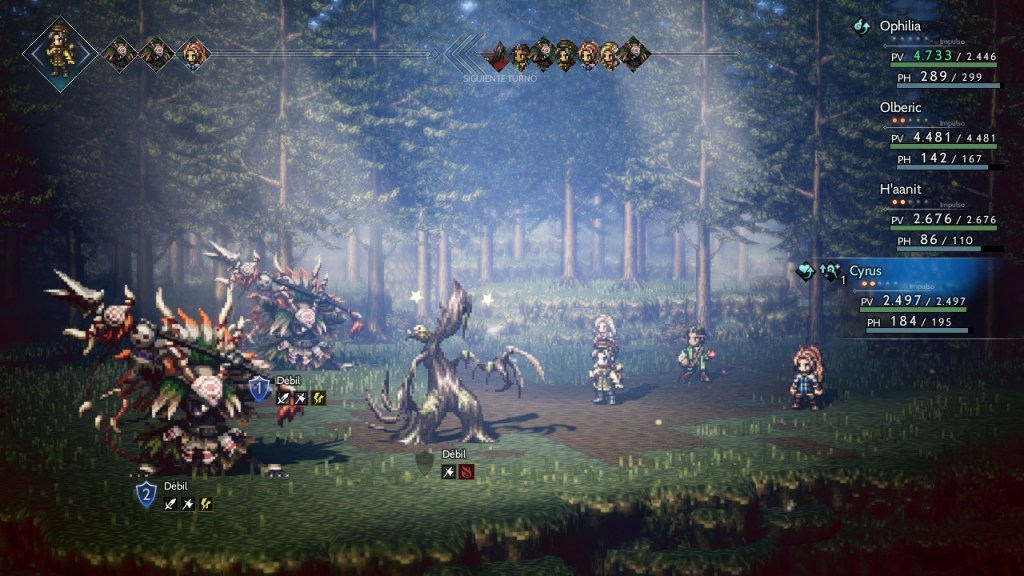Select the fire weakness icon under the tree enemy

[465, 471]
